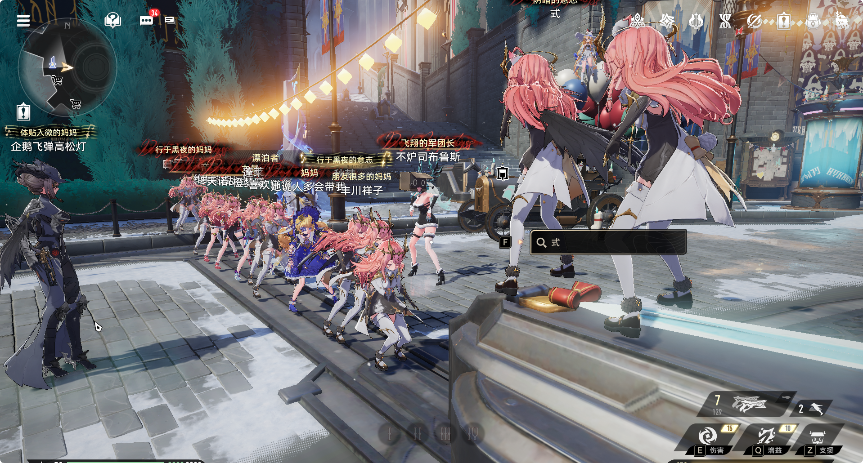863x463 pixels.
Task: Select the secondary melee weapon slot
Action: pyautogui.click(x=815, y=407)
